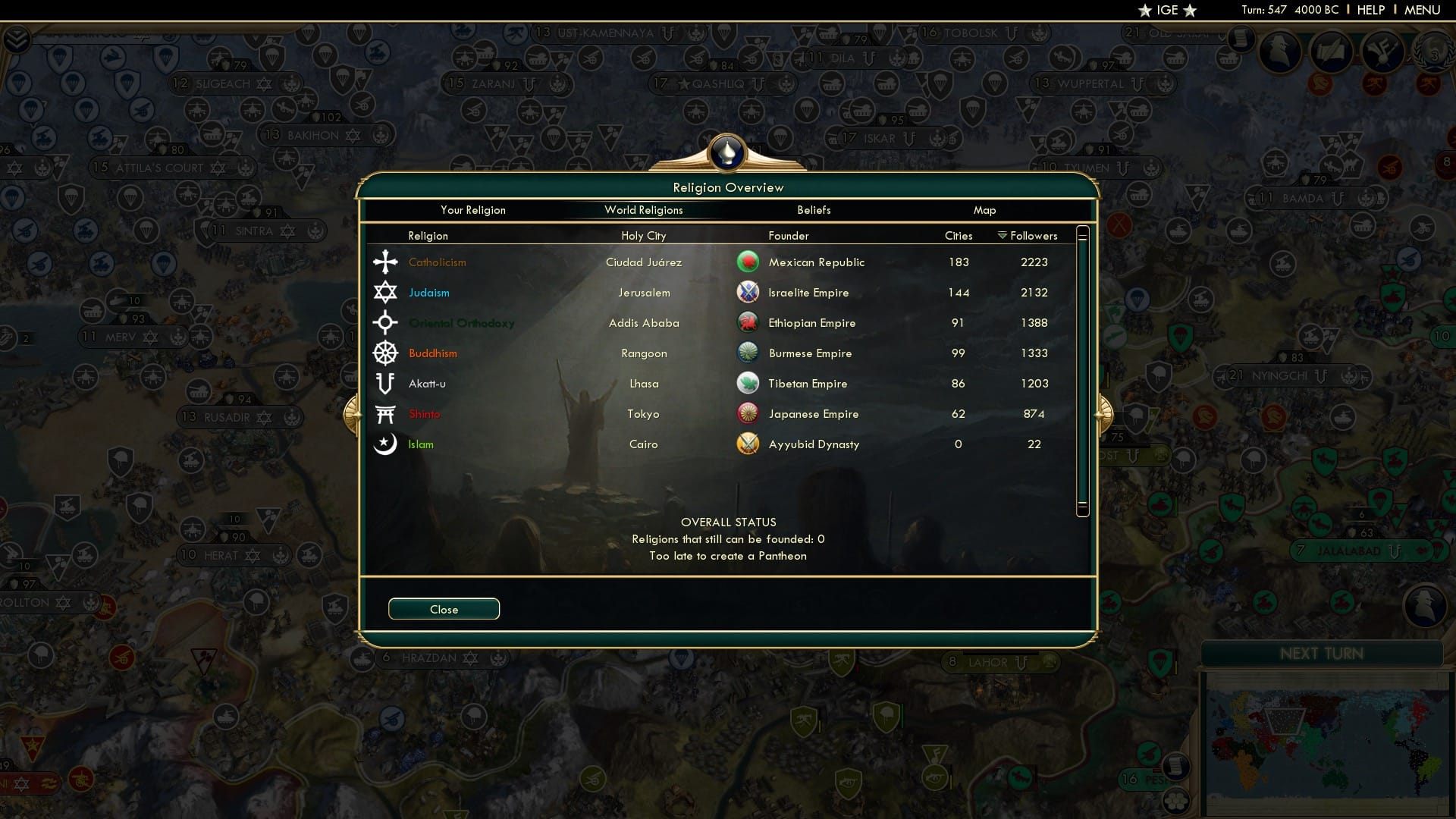Screen dimensions: 1456x819
Task: Close the Religion Overview dialog
Action: coord(444,608)
